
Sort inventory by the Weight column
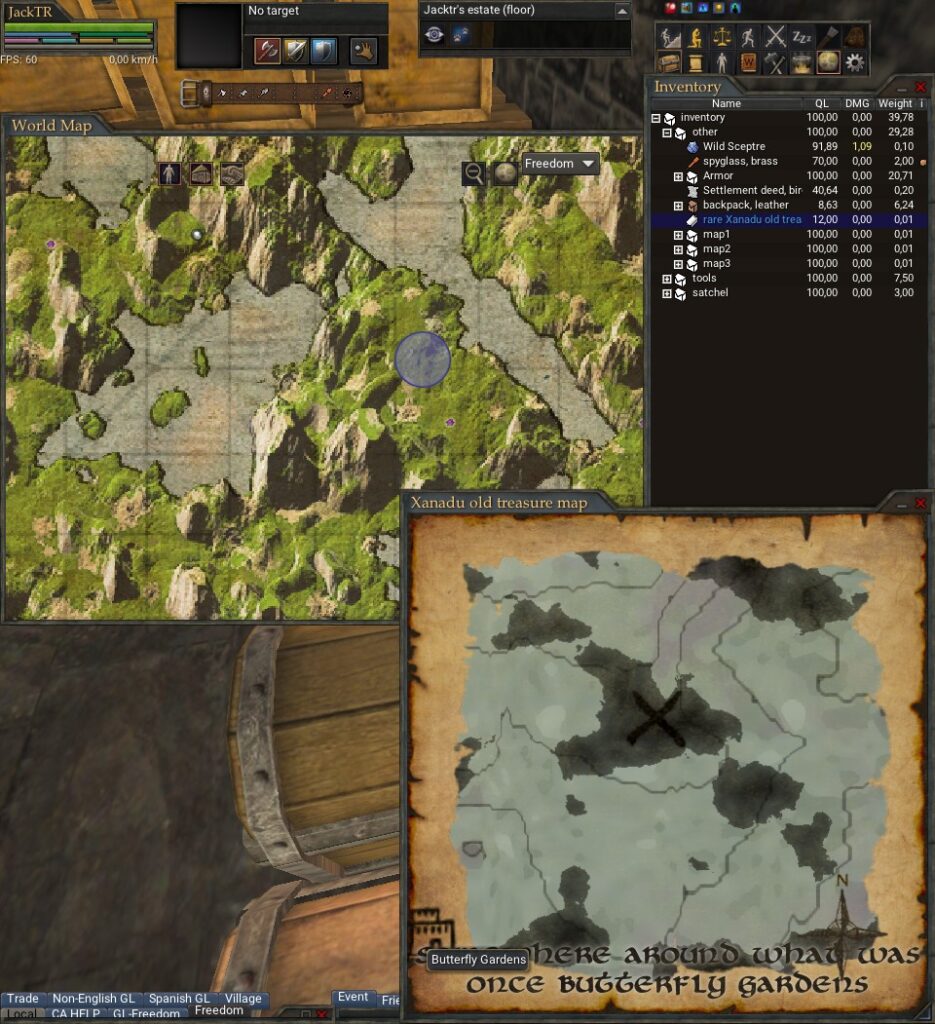pyautogui.click(x=895, y=103)
